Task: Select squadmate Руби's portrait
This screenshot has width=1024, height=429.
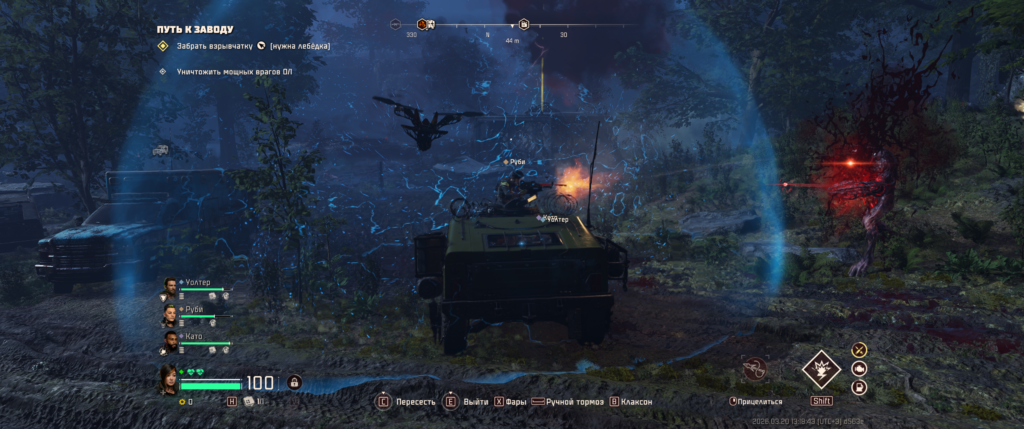Action: pyautogui.click(x=169, y=315)
